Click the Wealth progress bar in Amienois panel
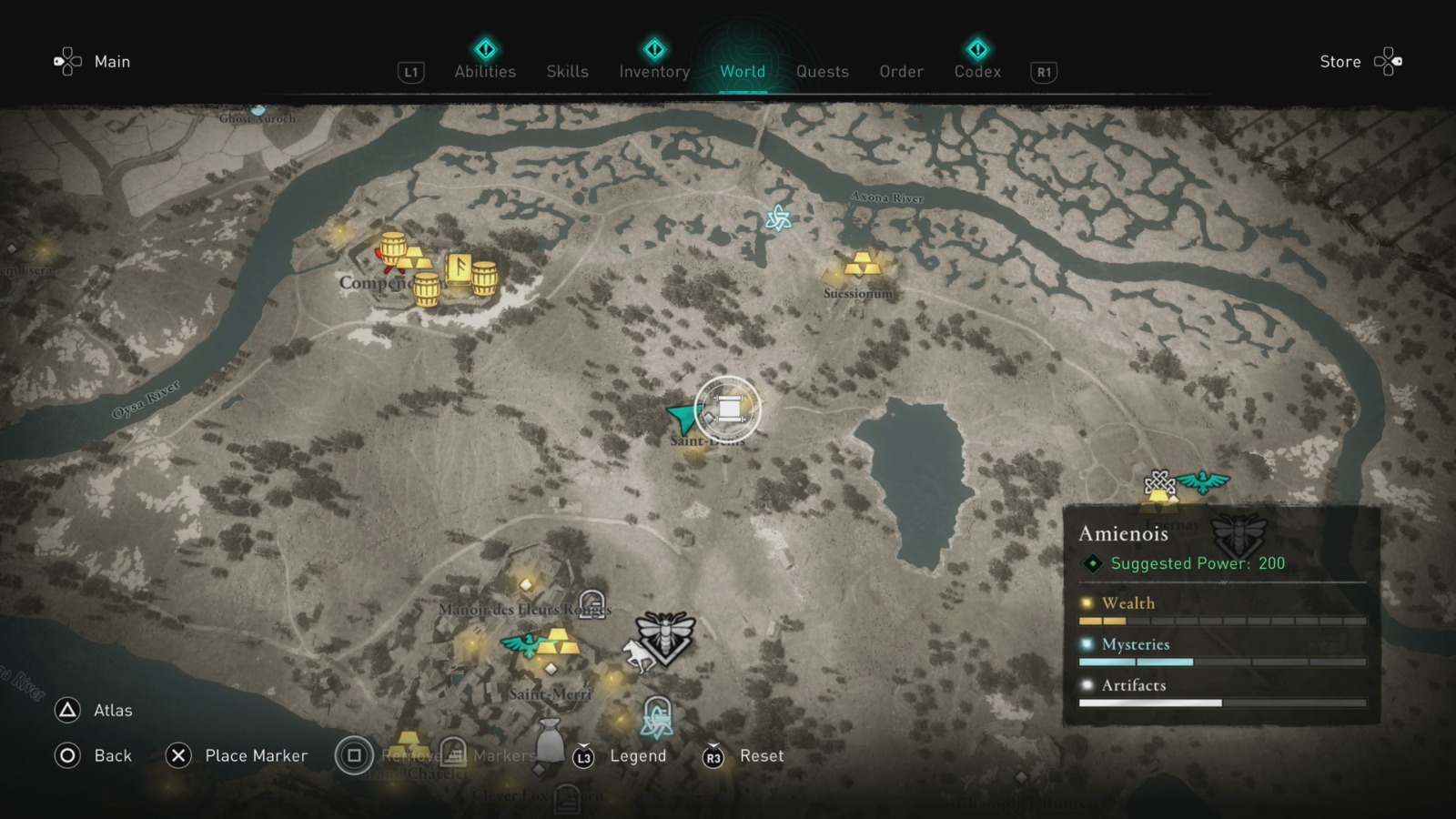 pyautogui.click(x=1221, y=619)
